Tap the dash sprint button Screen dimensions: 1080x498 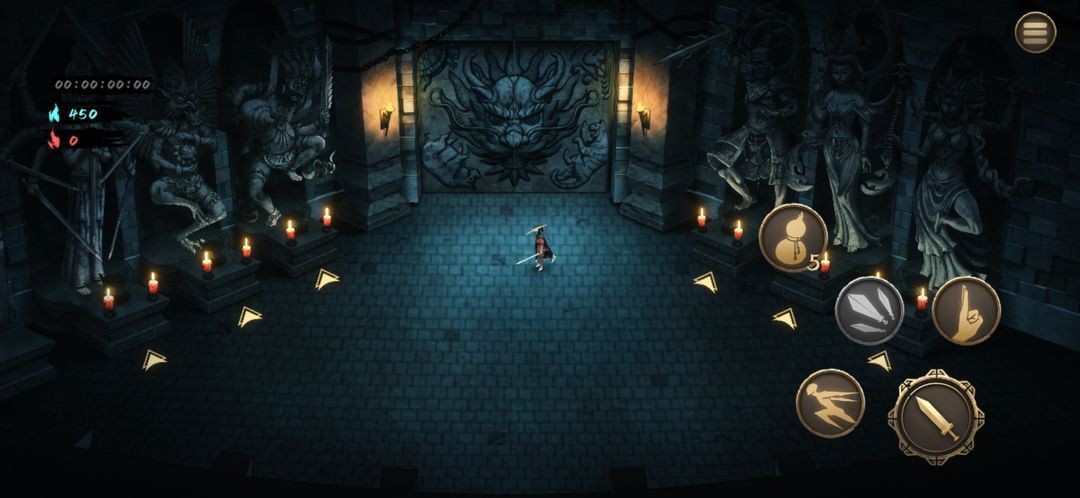point(830,403)
